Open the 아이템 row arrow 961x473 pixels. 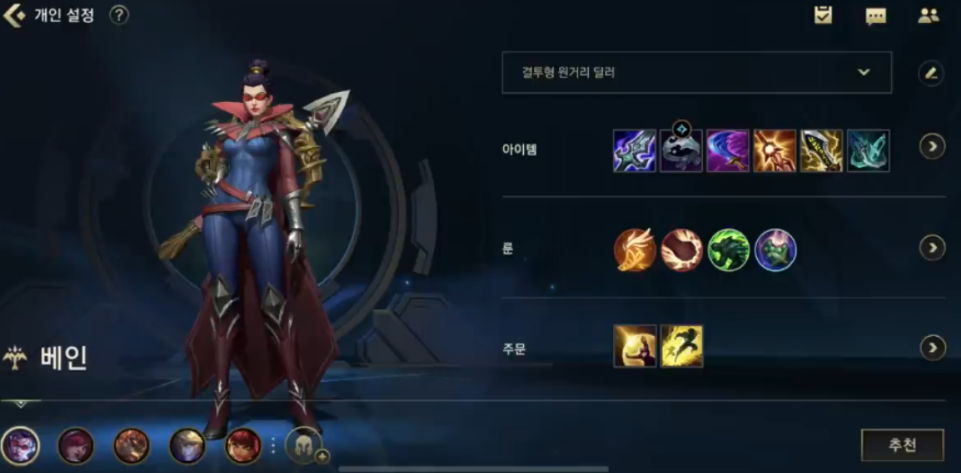(932, 147)
